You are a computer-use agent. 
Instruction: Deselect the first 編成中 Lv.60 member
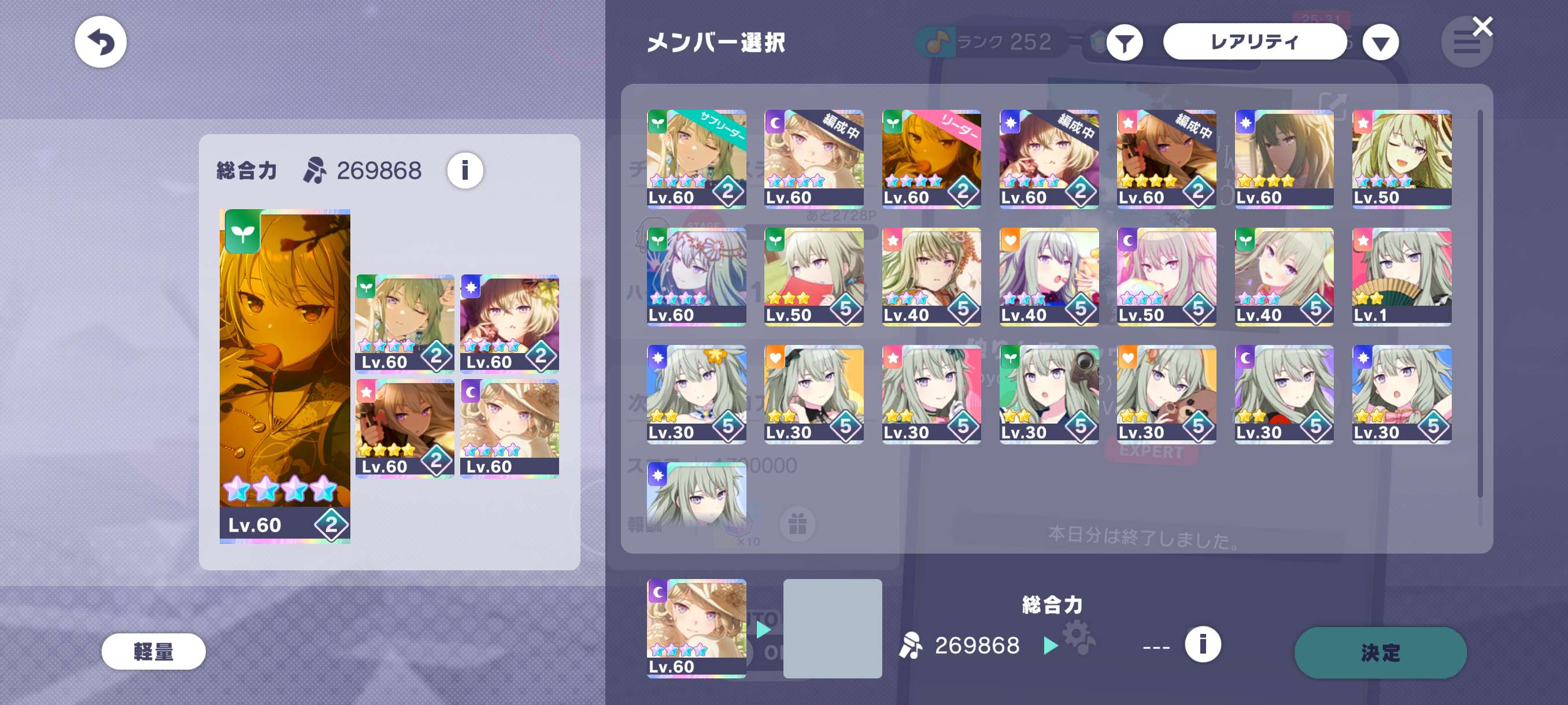[815, 158]
